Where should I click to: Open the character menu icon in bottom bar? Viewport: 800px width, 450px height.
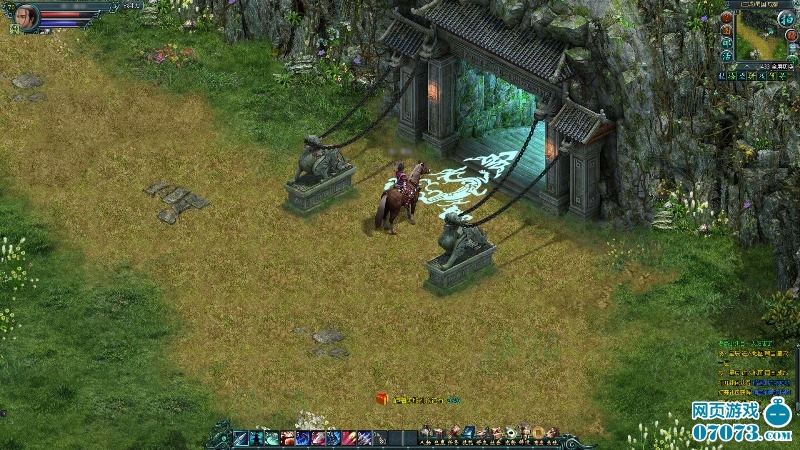pyautogui.click(x=426, y=433)
